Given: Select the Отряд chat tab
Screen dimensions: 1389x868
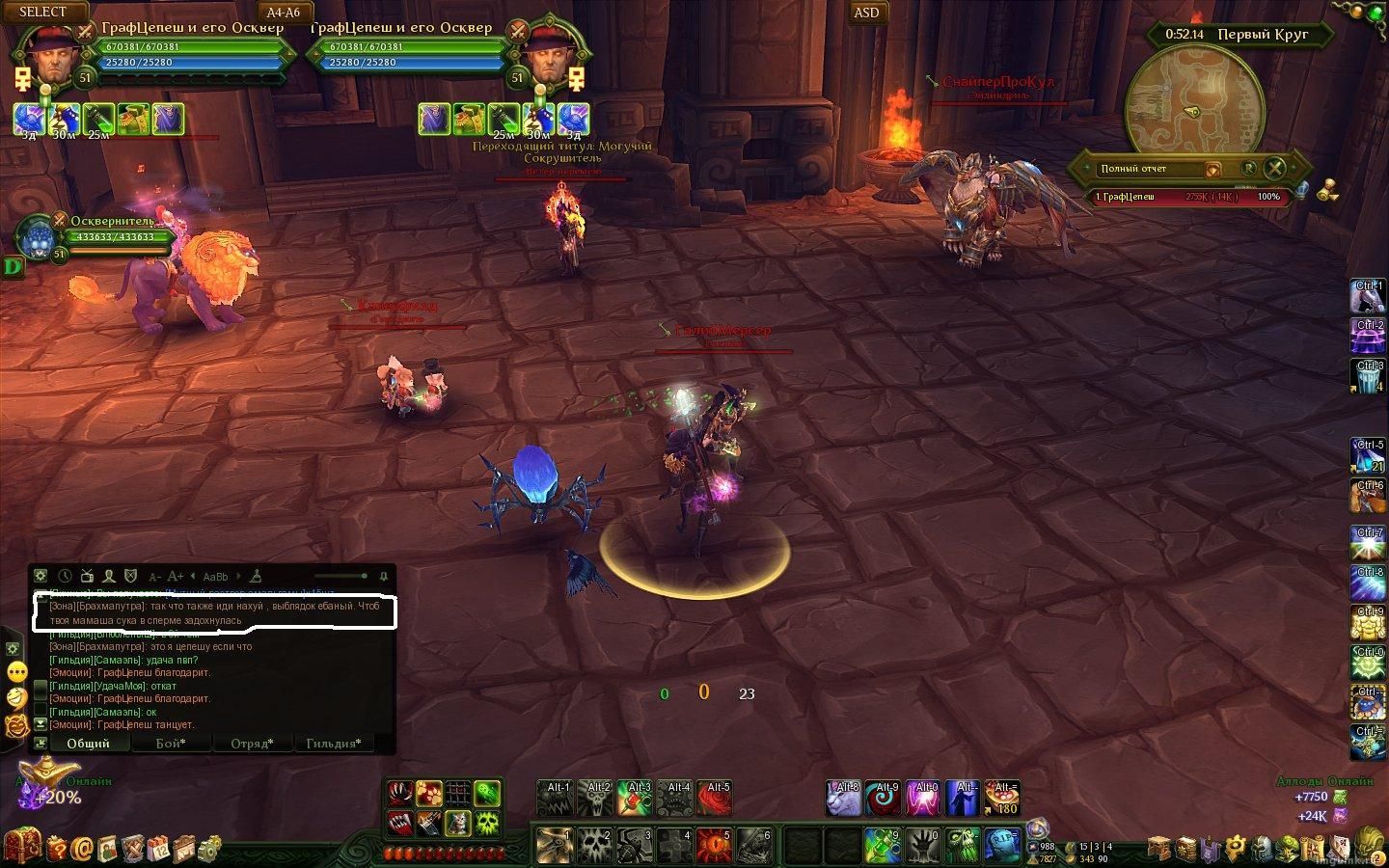Looking at the screenshot, I should tap(252, 744).
